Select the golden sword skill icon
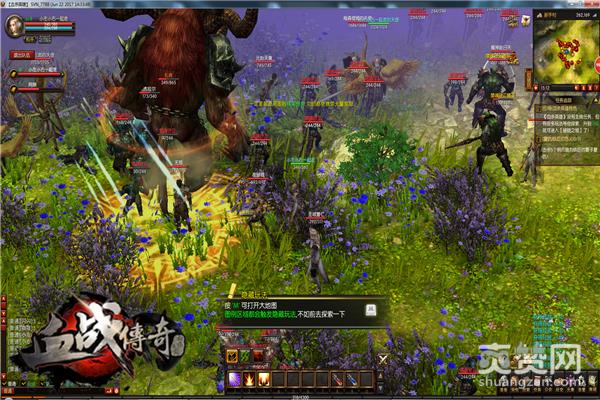Image resolution: width=600 pixels, height=400 pixels. pos(231,356)
